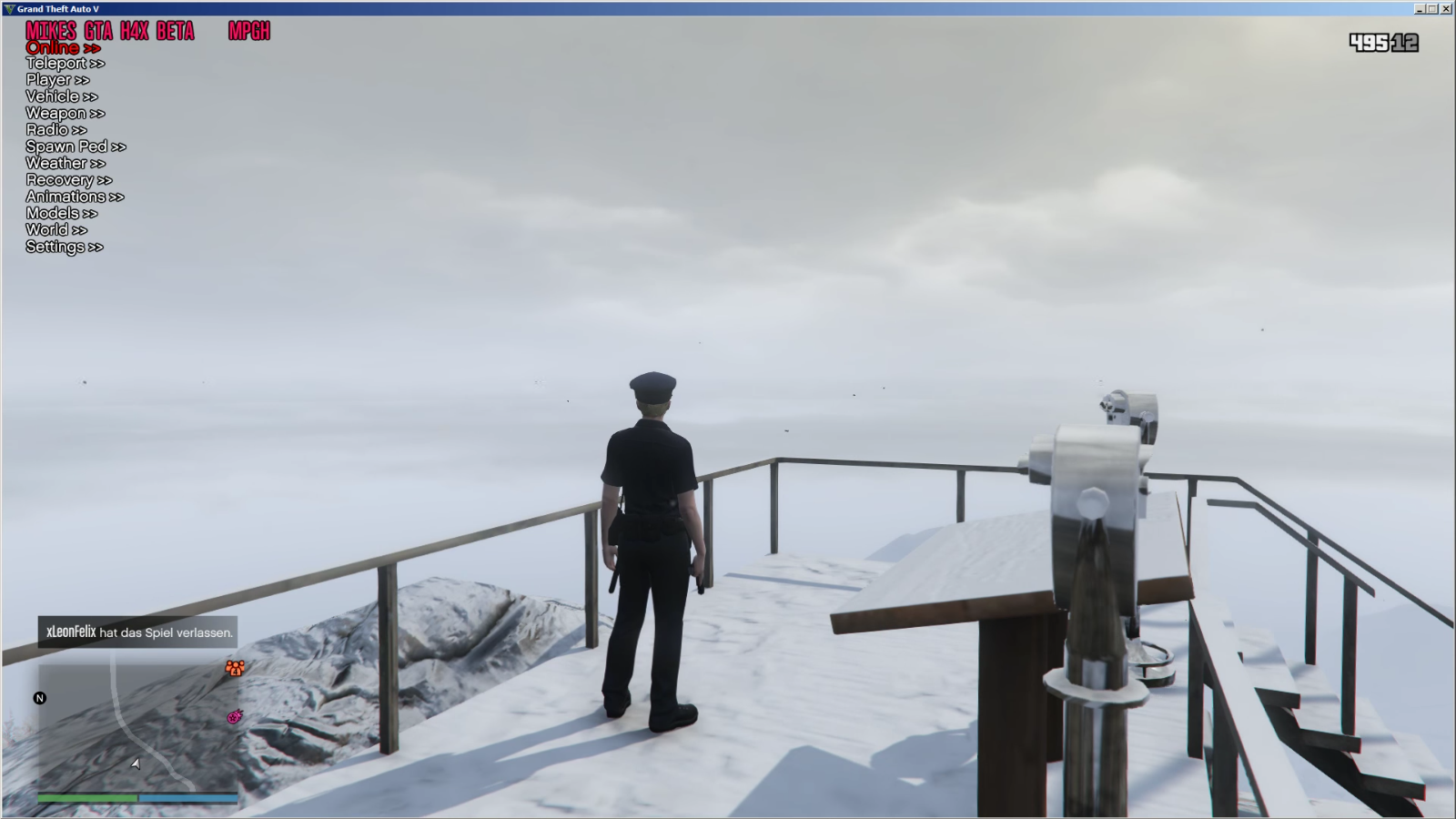Select the orange group blip on minimap
The height and width of the screenshot is (819, 1456).
coord(235,669)
